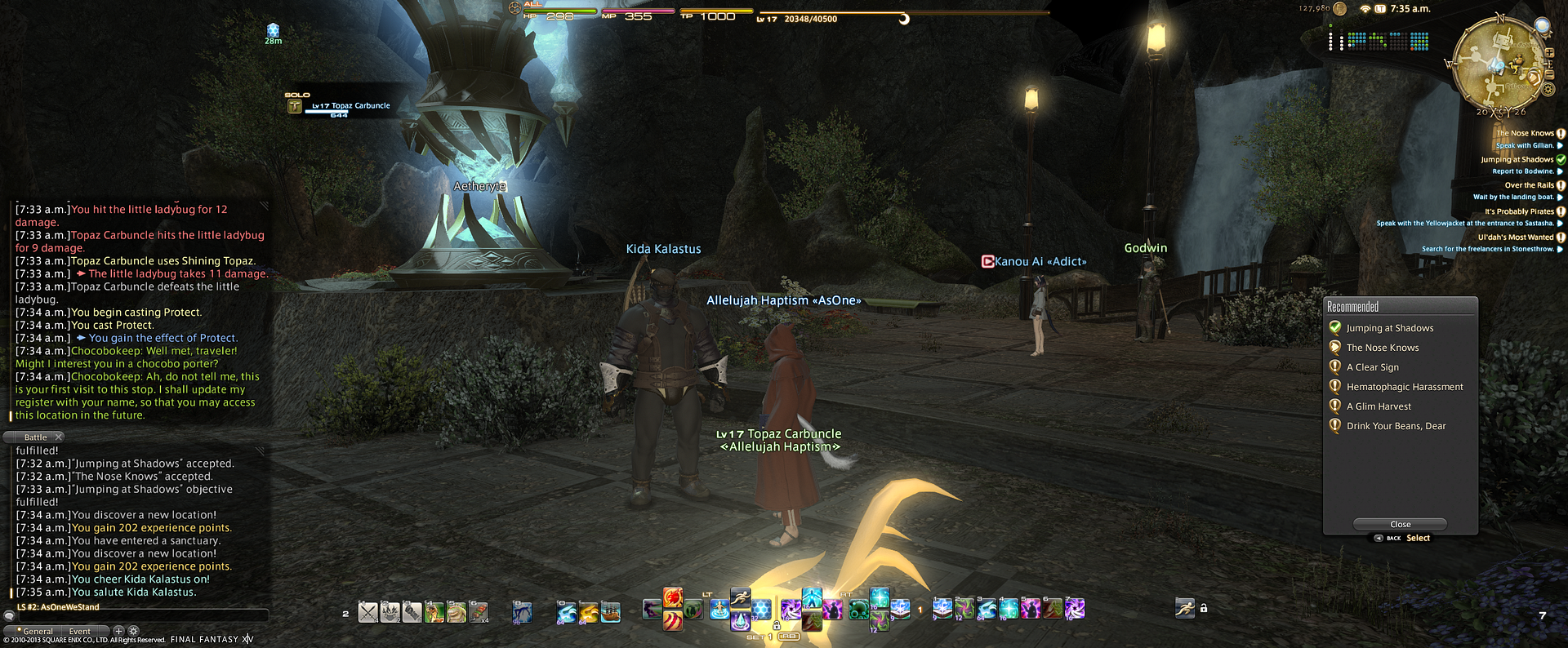Image resolution: width=1568 pixels, height=648 pixels.
Task: Open the minimap gear settings
Action: (1549, 90)
